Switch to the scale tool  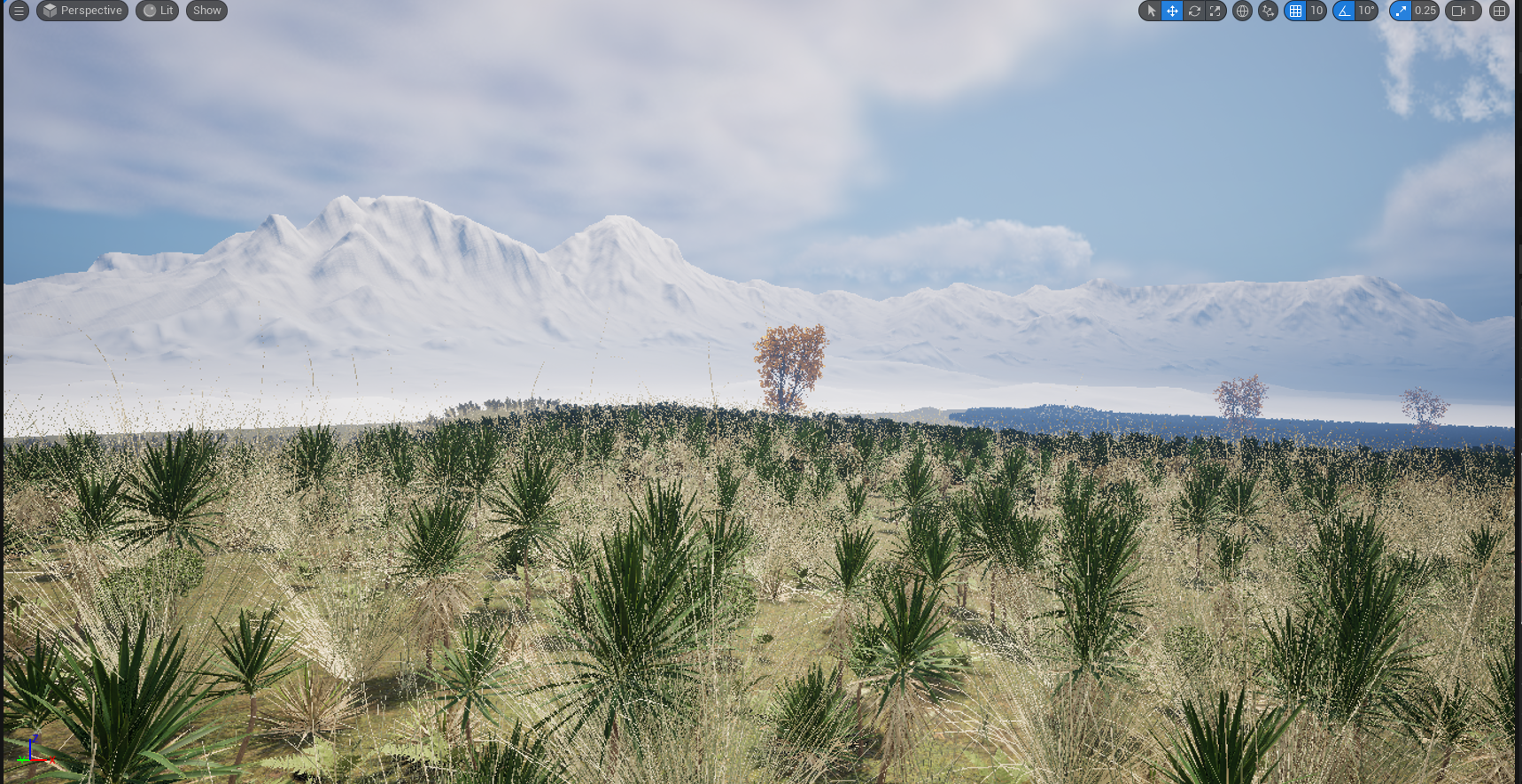(x=1215, y=11)
